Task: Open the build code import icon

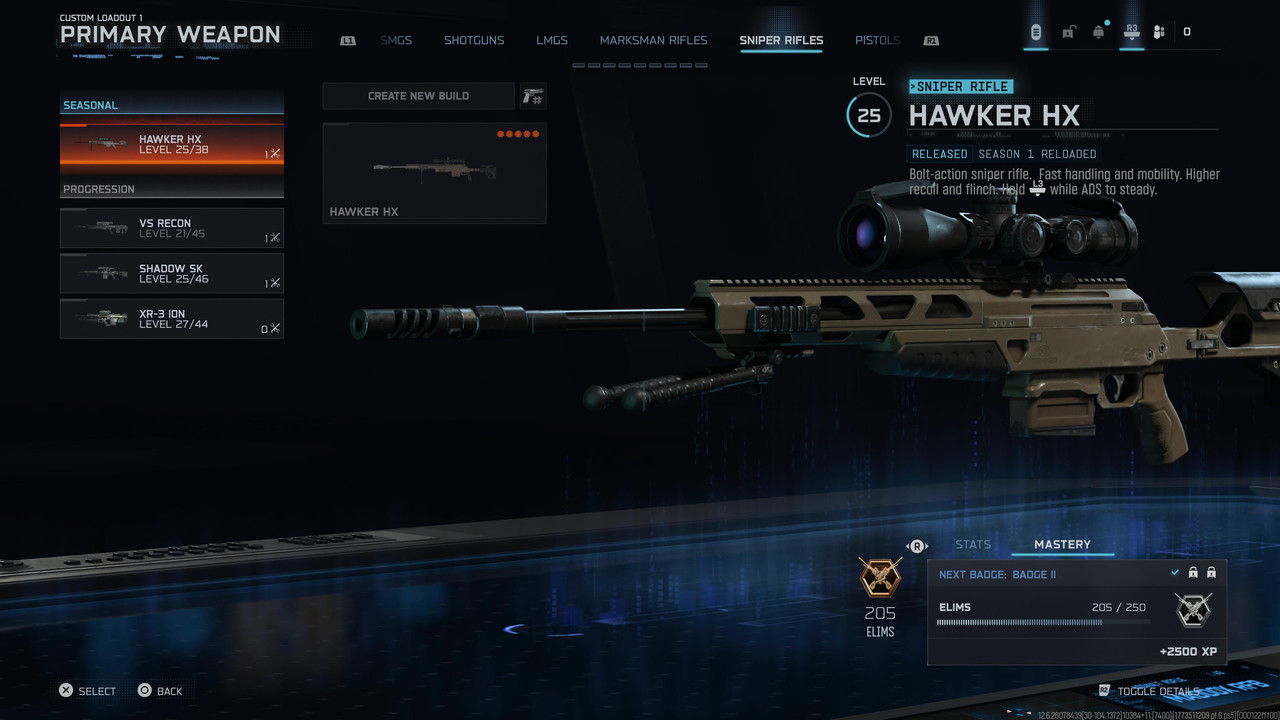Action: pos(533,96)
